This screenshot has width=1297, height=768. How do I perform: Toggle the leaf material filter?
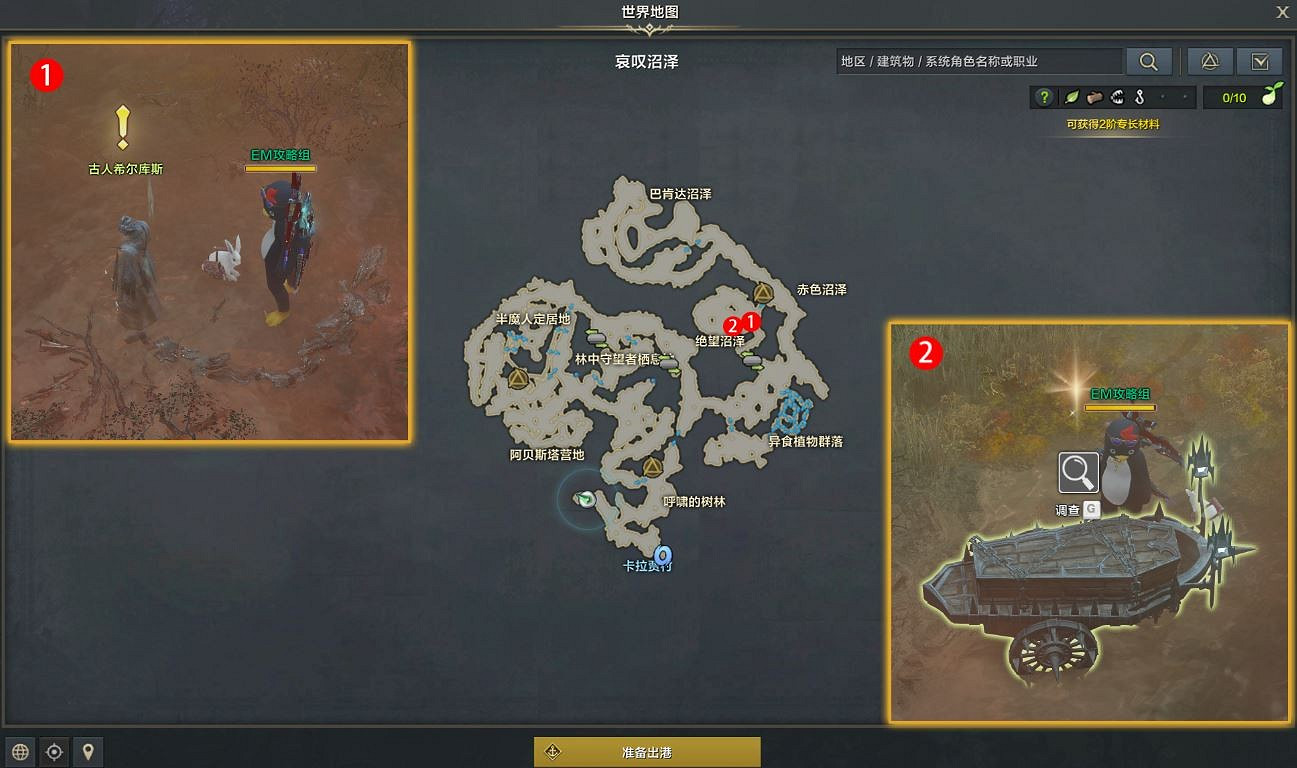click(x=1071, y=97)
